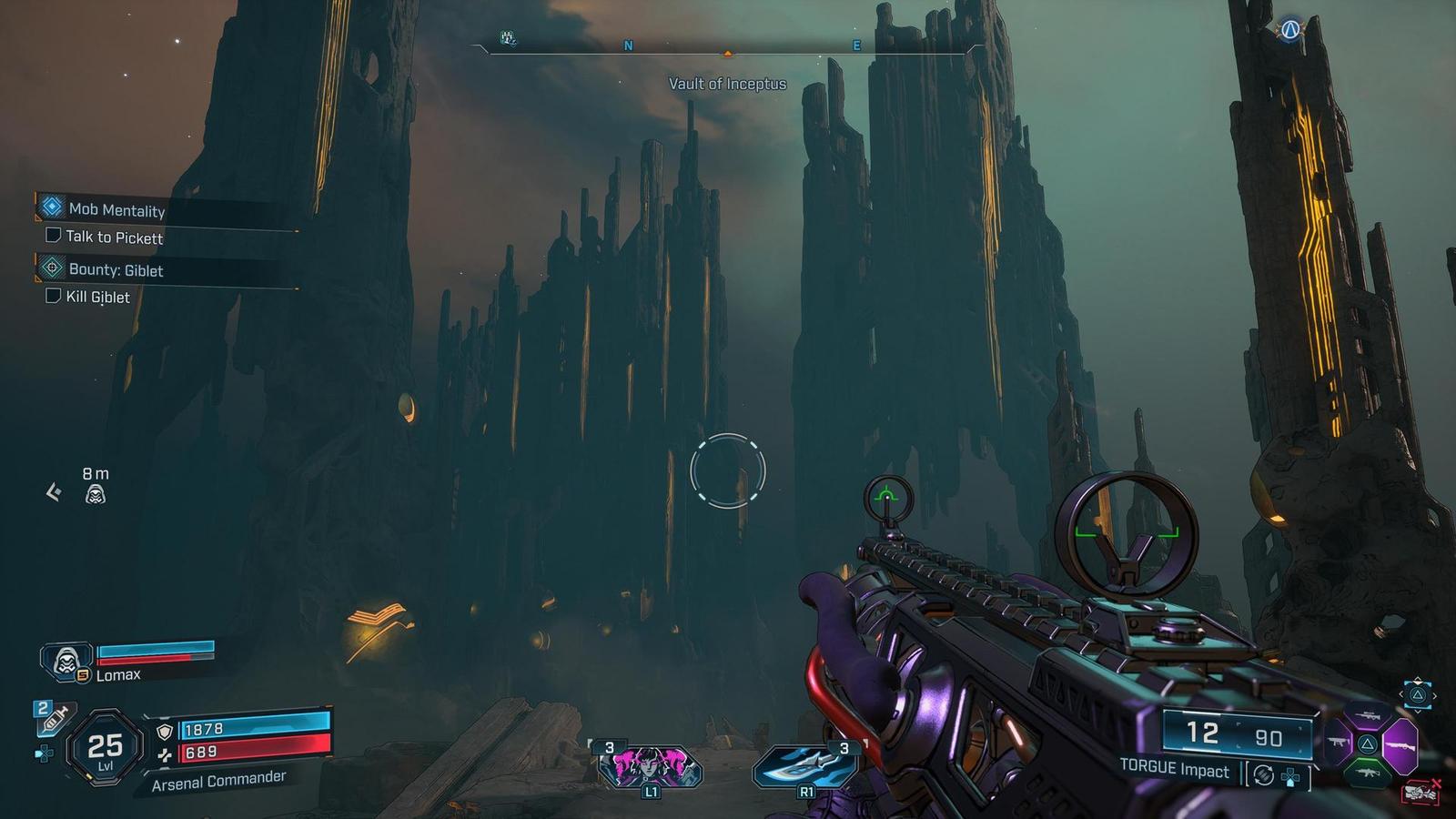Choose the SMG weapon slot

pyautogui.click(x=1337, y=743)
